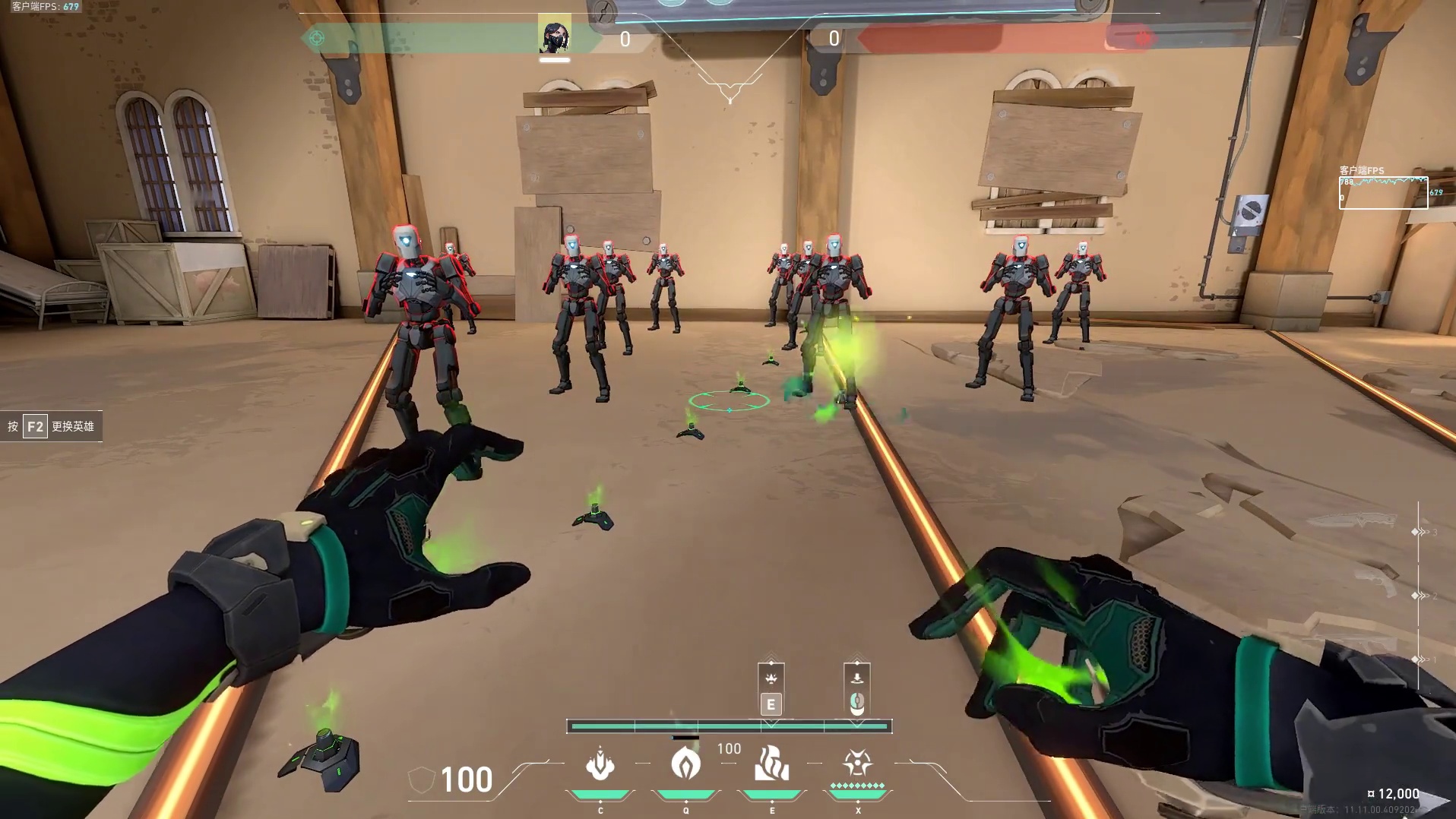Click the client FPS graph panel
1456x819 pixels.
coord(1383,192)
